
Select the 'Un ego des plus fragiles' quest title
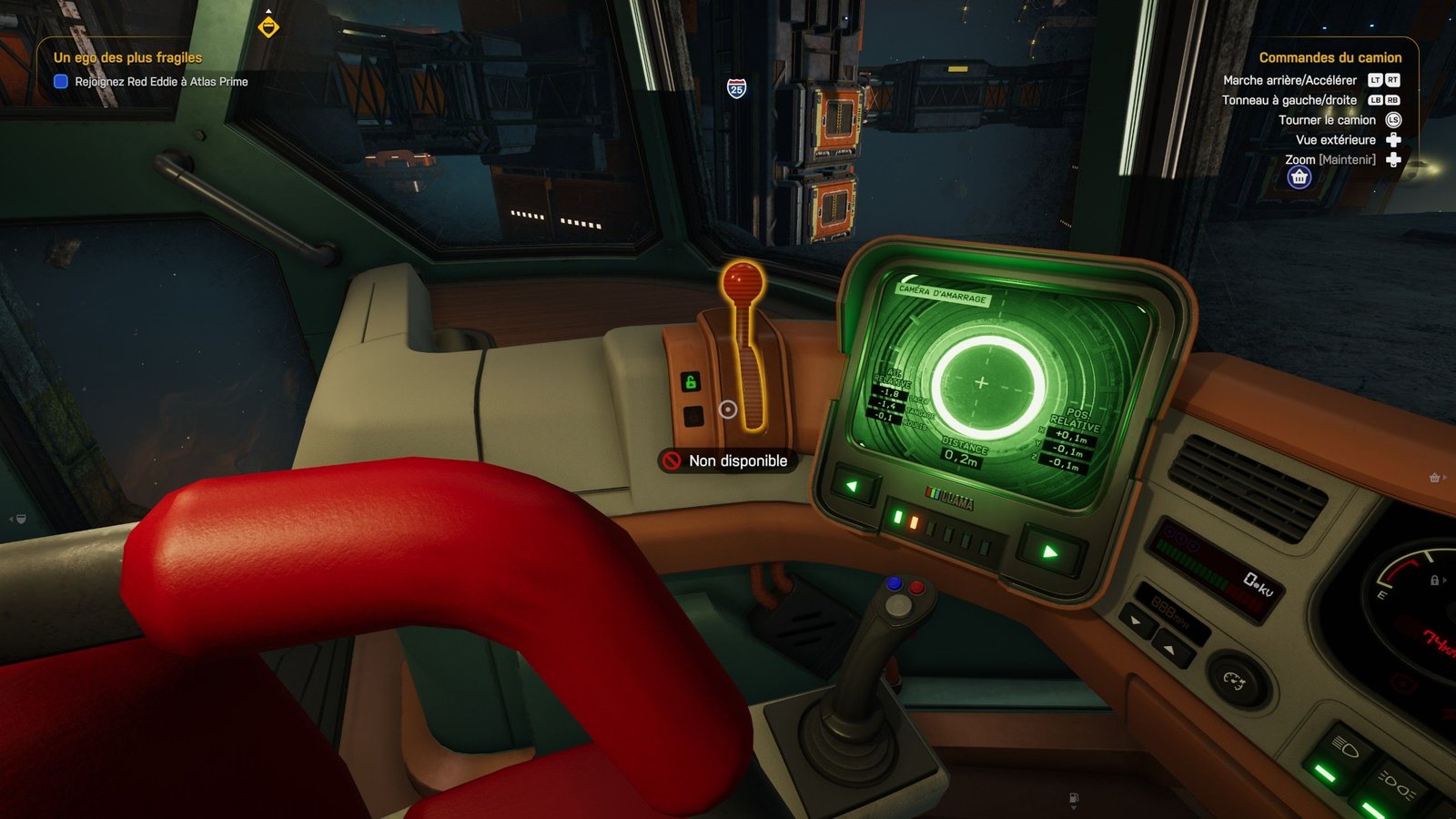tap(127, 57)
